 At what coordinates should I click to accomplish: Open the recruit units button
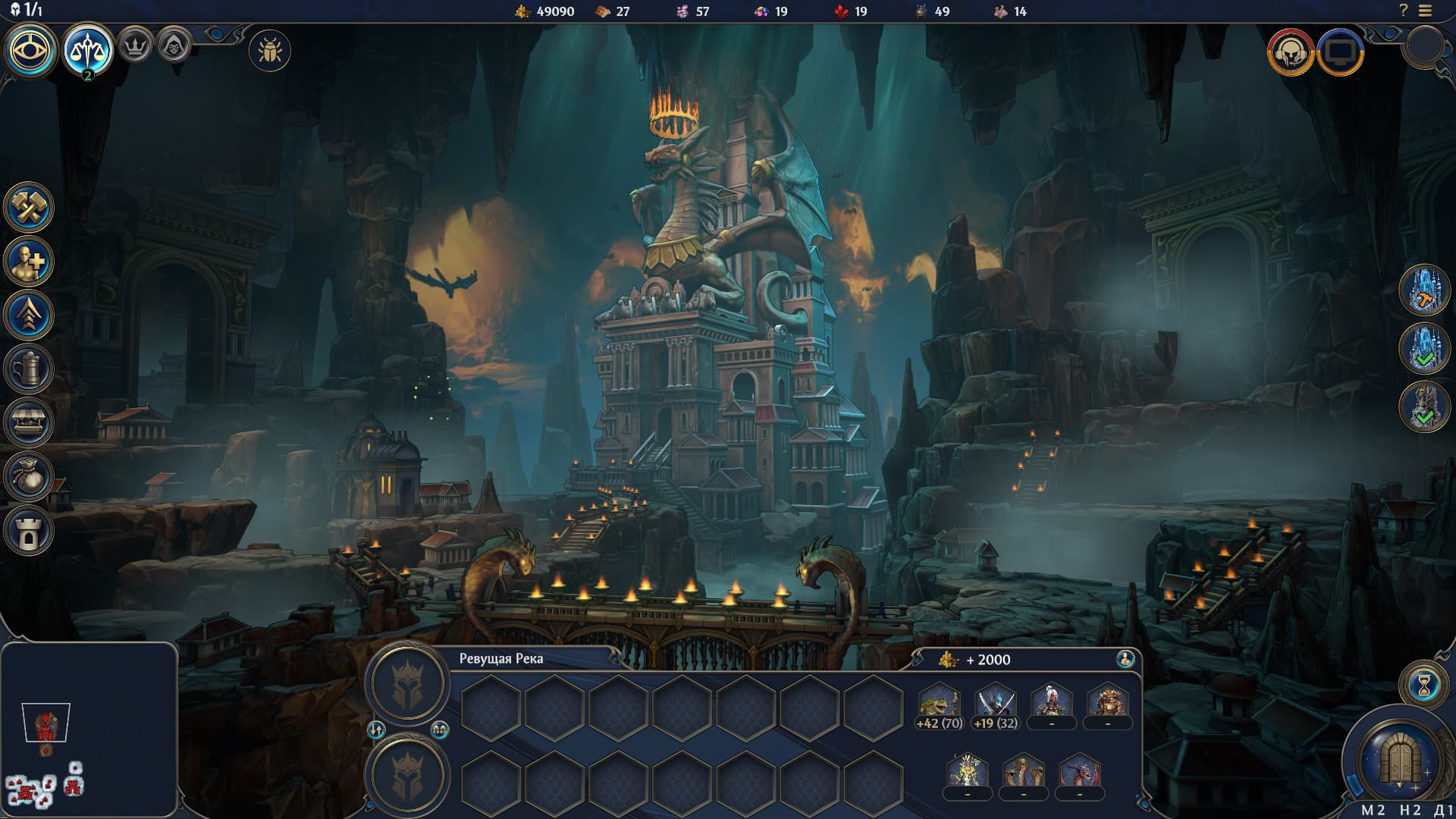point(29,262)
